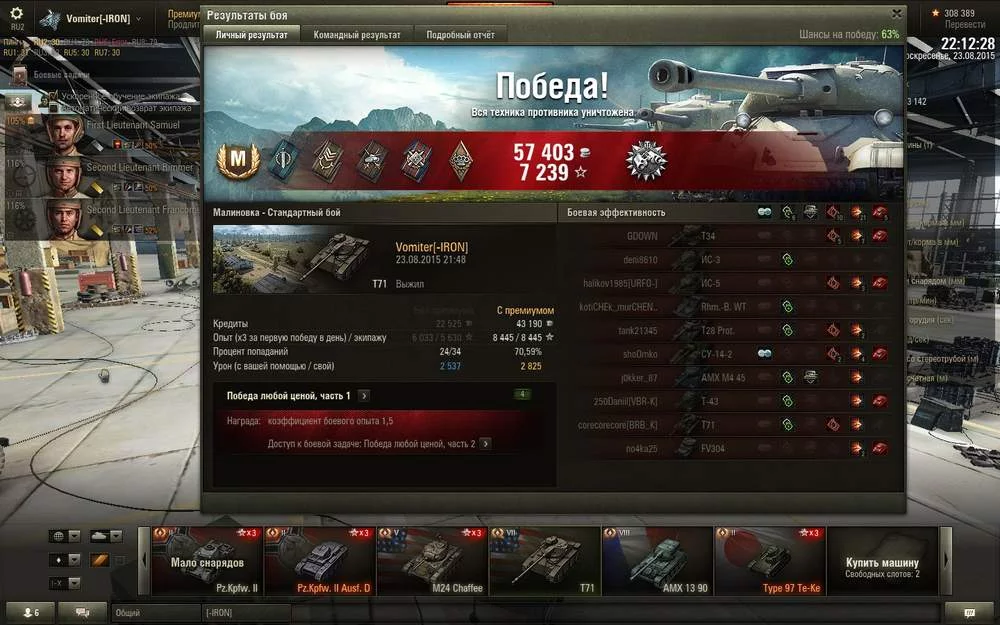
Task: Select the M24 Chaffee tank
Action: pos(432,561)
